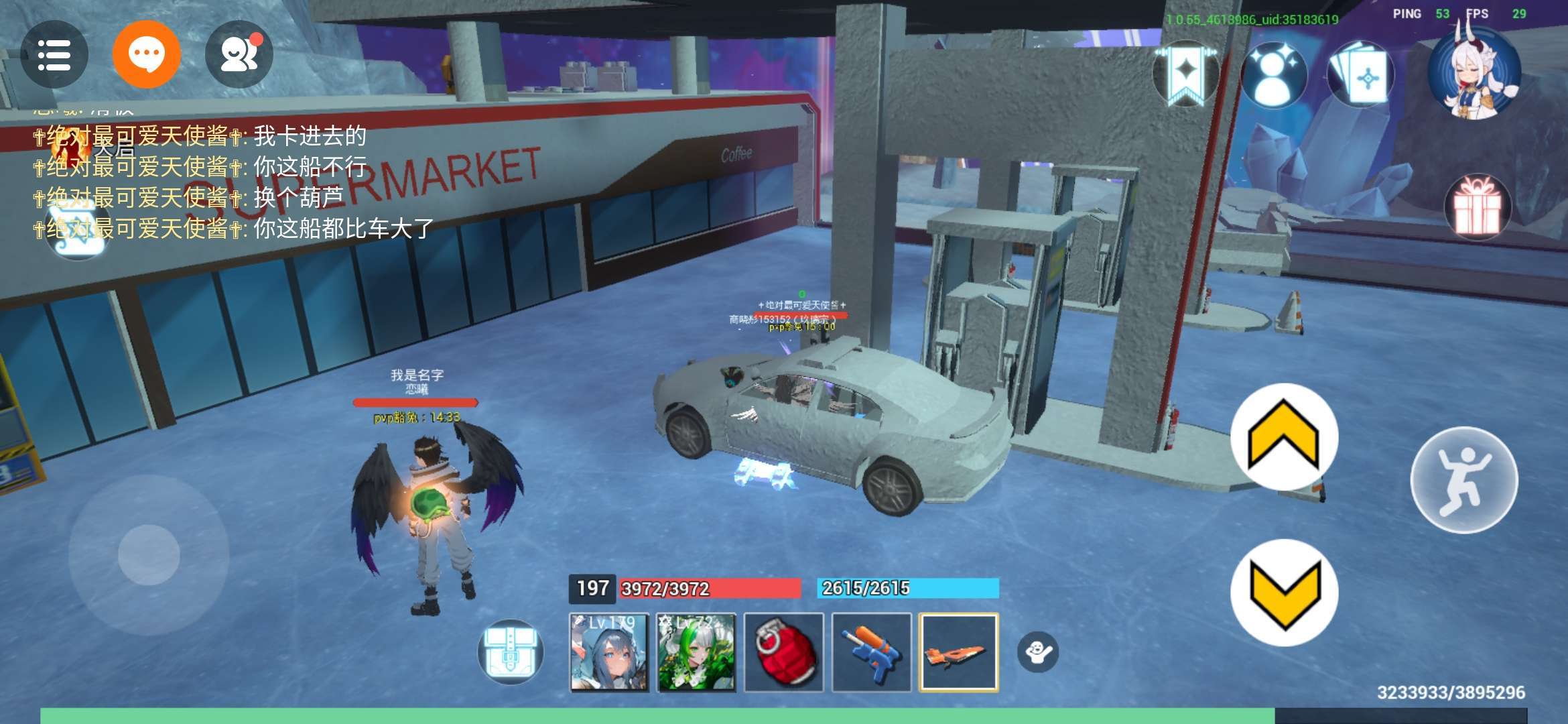This screenshot has height=724, width=1568.
Task: Tap the yellow up arrow button
Action: coord(1284,437)
